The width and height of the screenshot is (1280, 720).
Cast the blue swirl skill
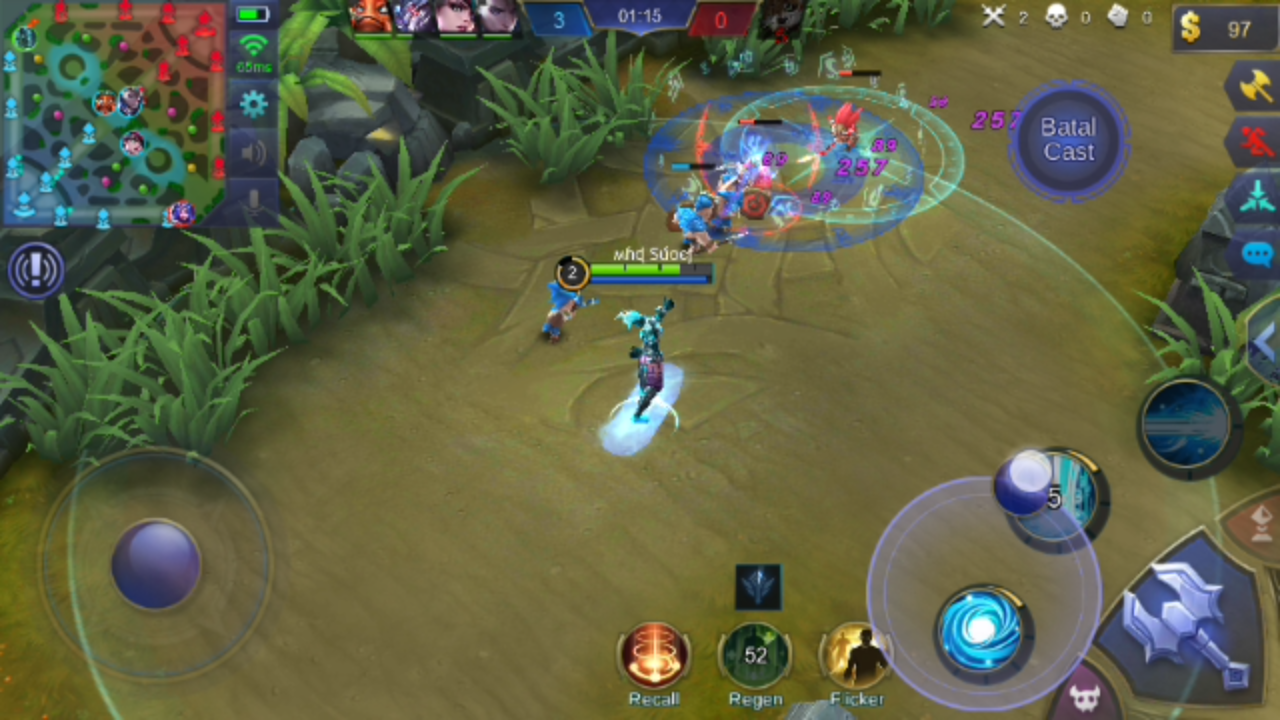(980, 630)
